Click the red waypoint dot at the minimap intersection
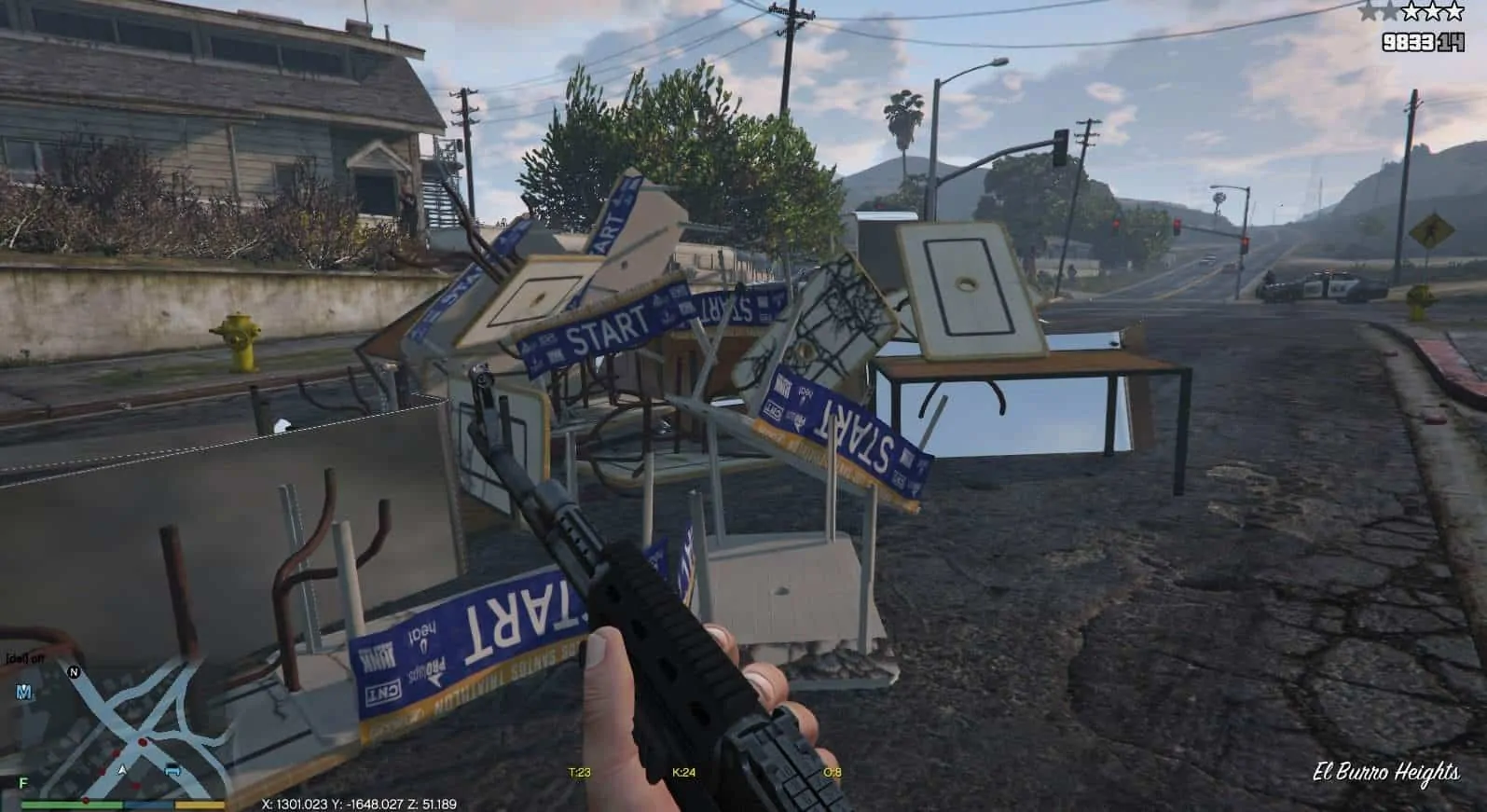The height and width of the screenshot is (812, 1487). point(143,742)
